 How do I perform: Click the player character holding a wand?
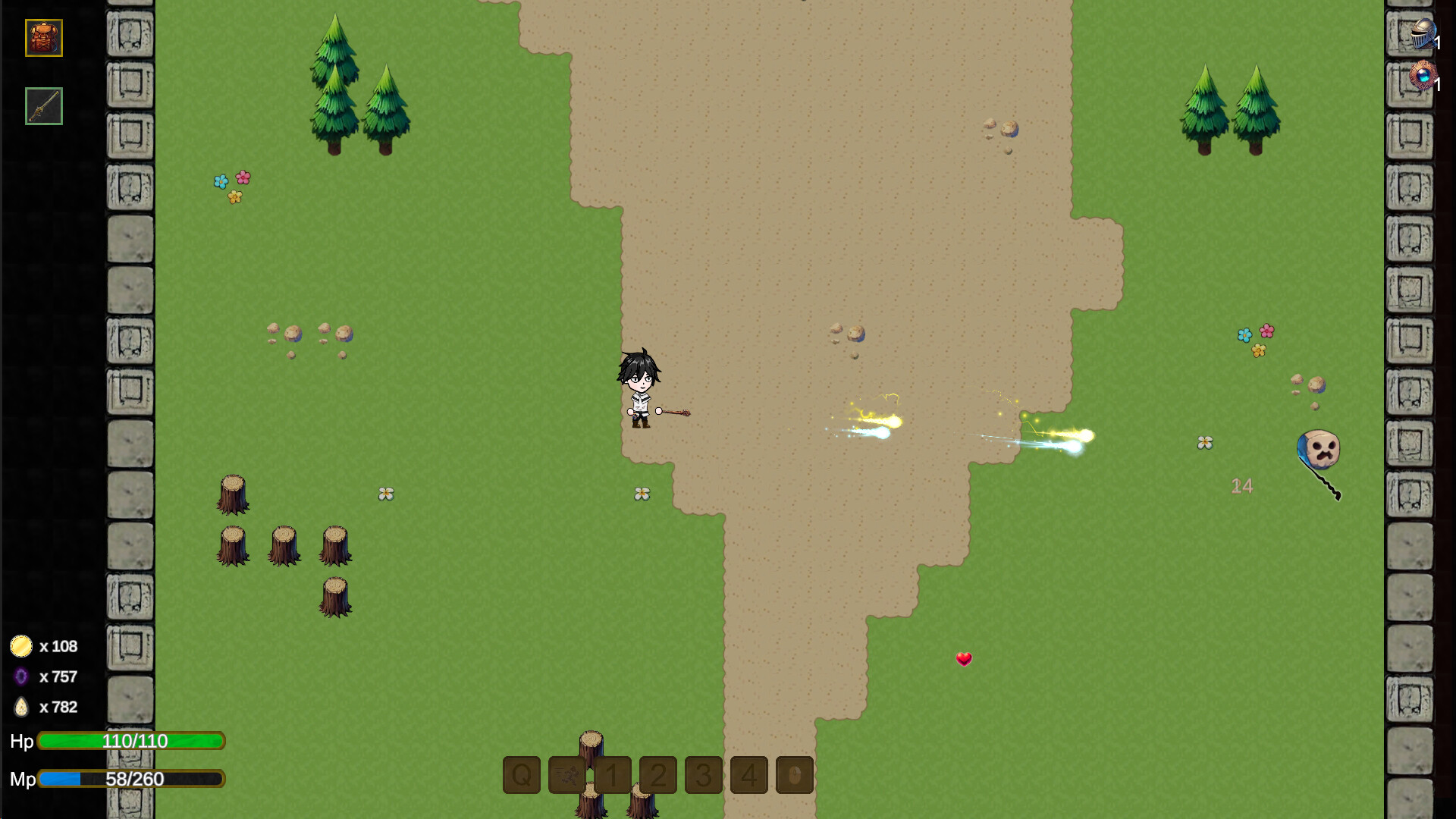pos(641,387)
